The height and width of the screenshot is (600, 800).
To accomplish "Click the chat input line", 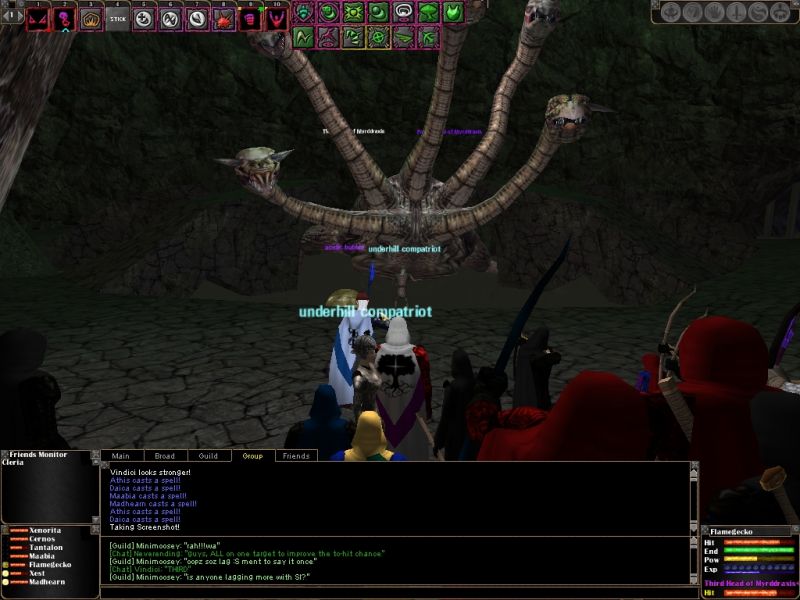I will click(x=395, y=592).
